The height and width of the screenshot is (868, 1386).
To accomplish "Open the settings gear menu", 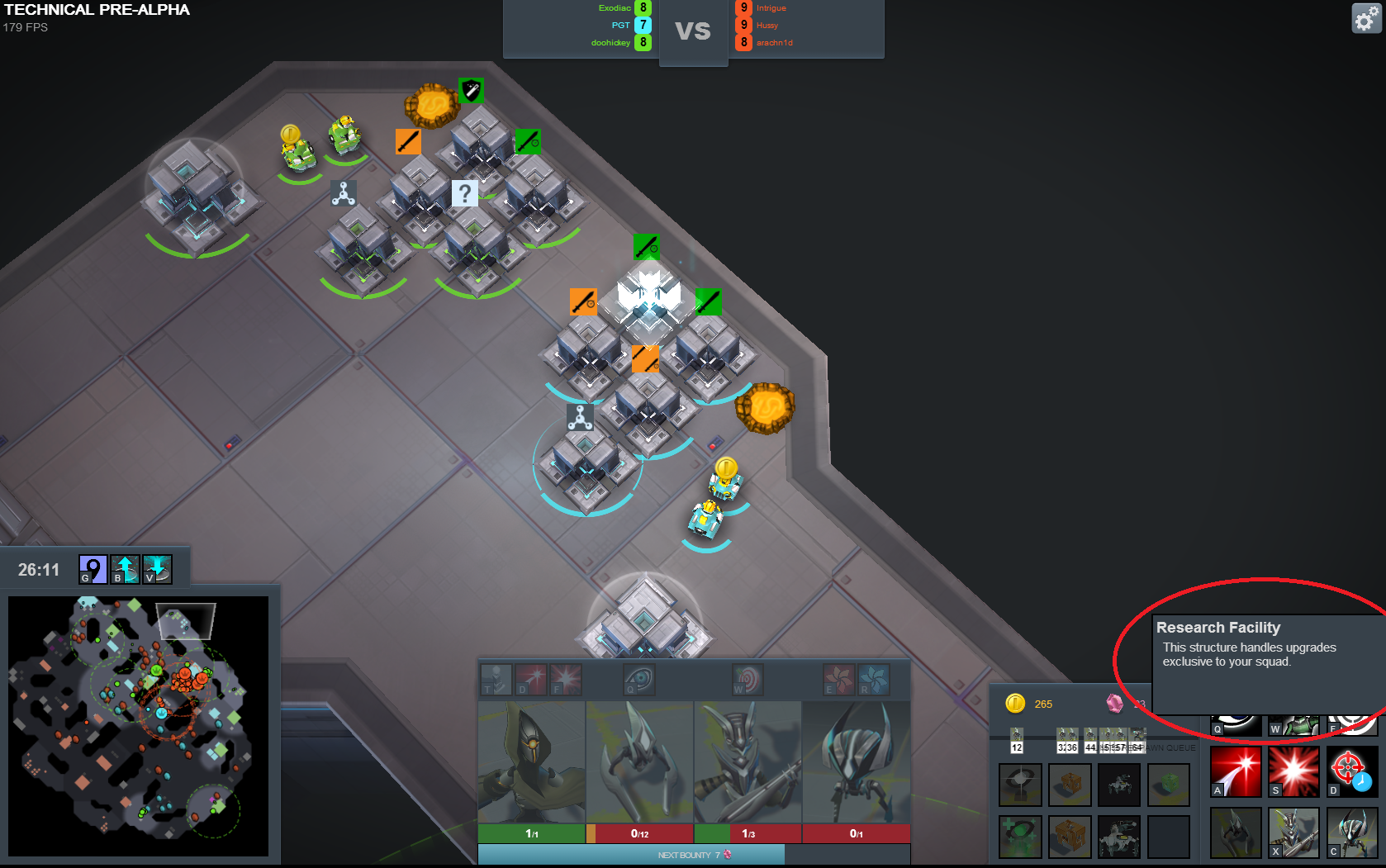I will pyautogui.click(x=1366, y=18).
